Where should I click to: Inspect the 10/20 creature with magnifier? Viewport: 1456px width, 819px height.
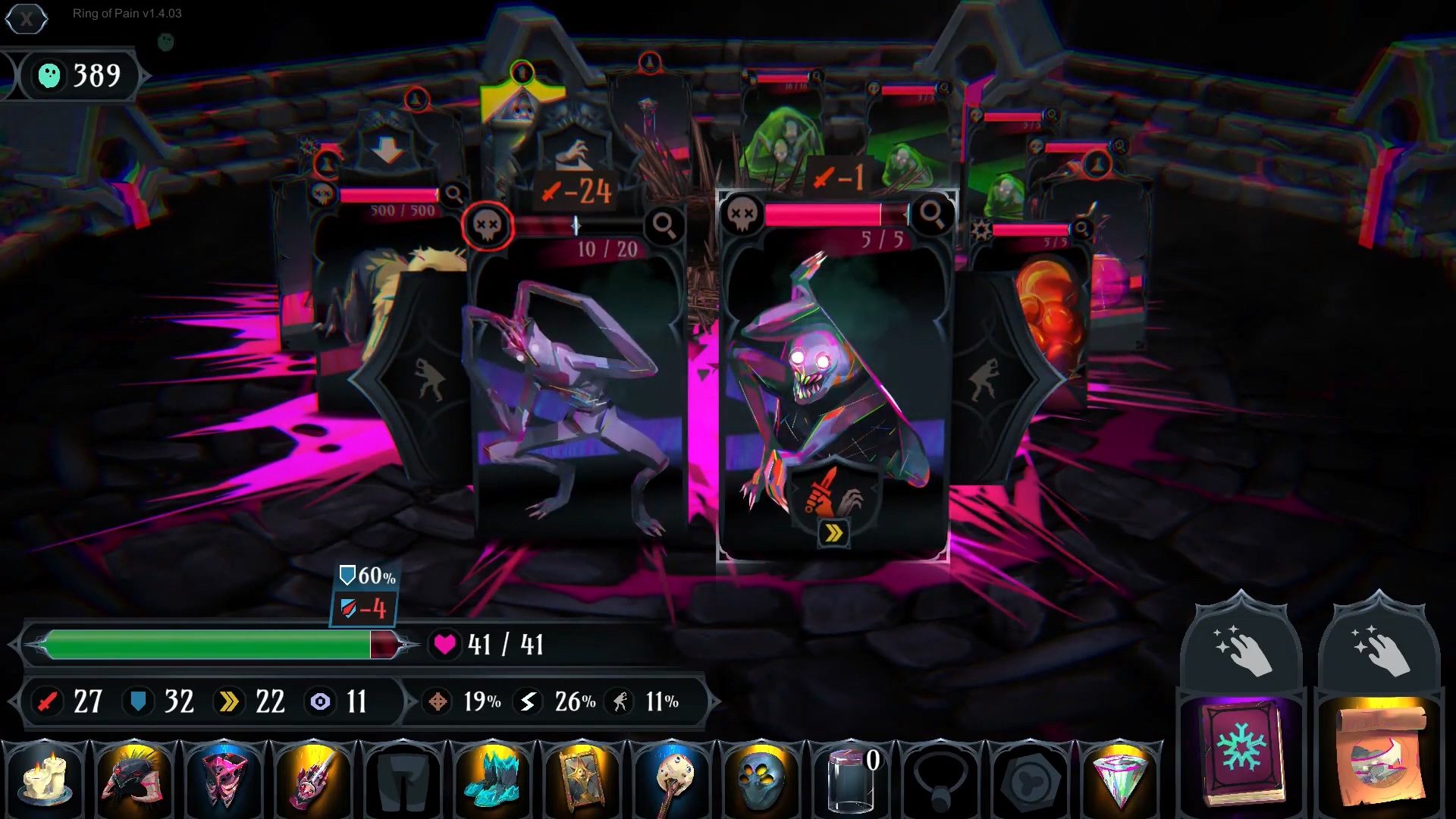664,225
